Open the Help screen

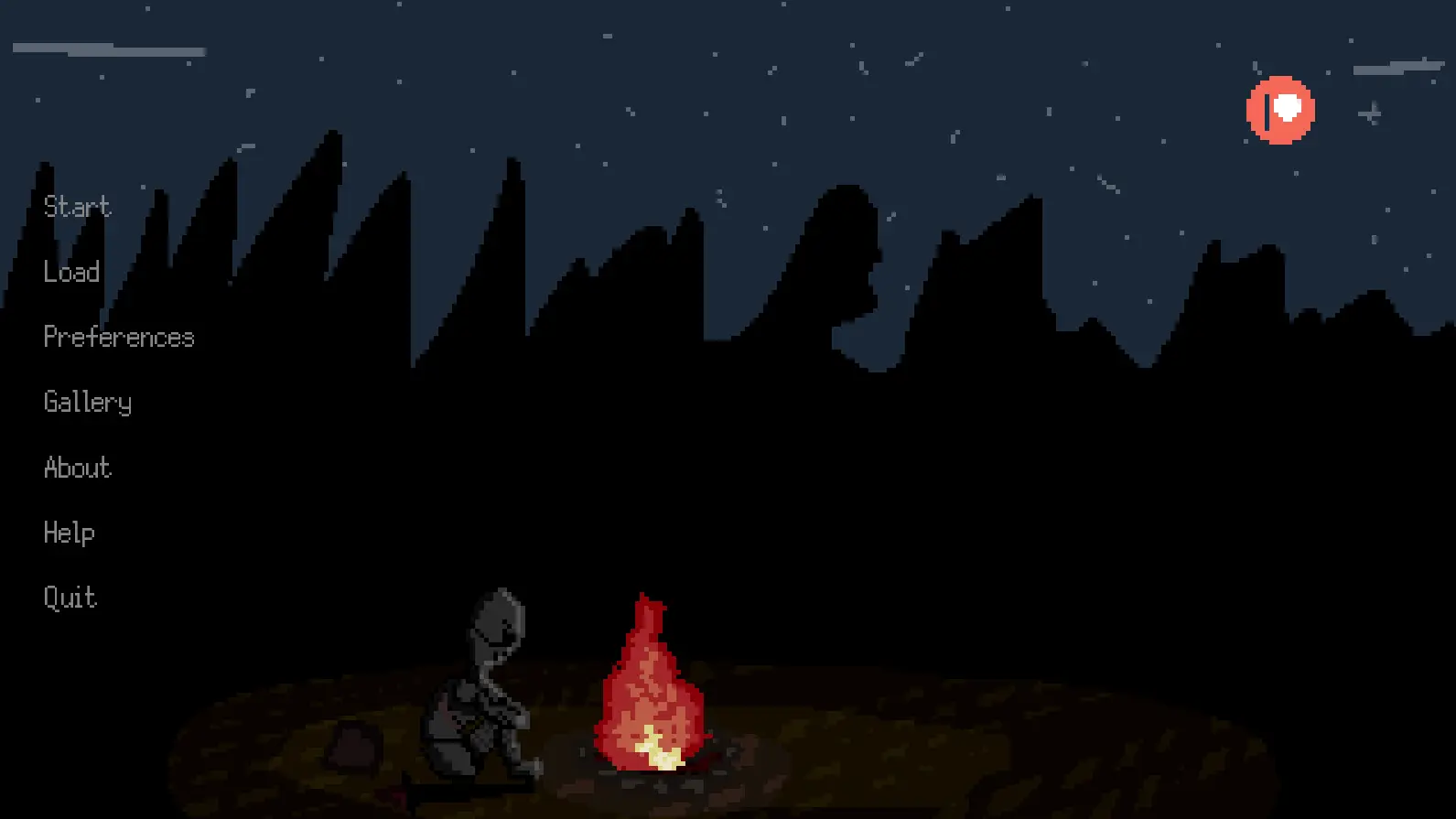pyautogui.click(x=70, y=533)
